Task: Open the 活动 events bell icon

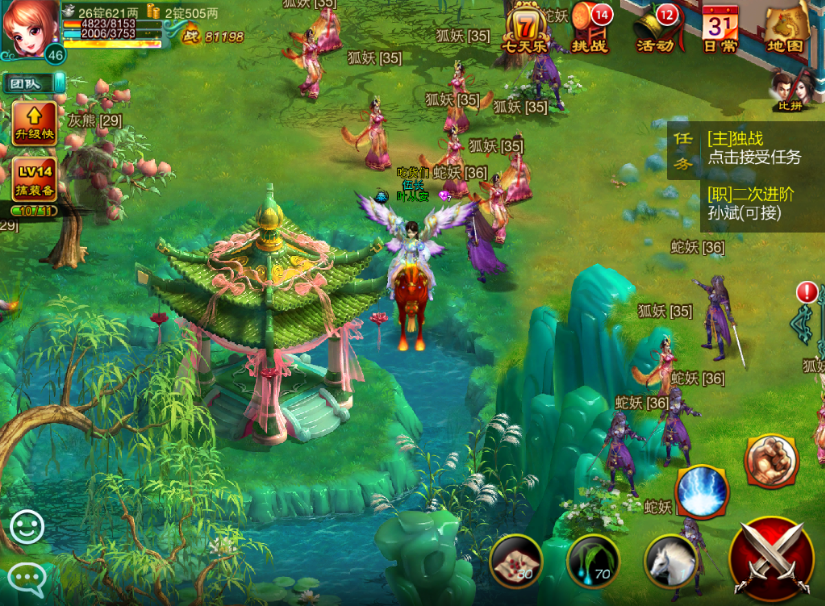Action: coord(655,27)
